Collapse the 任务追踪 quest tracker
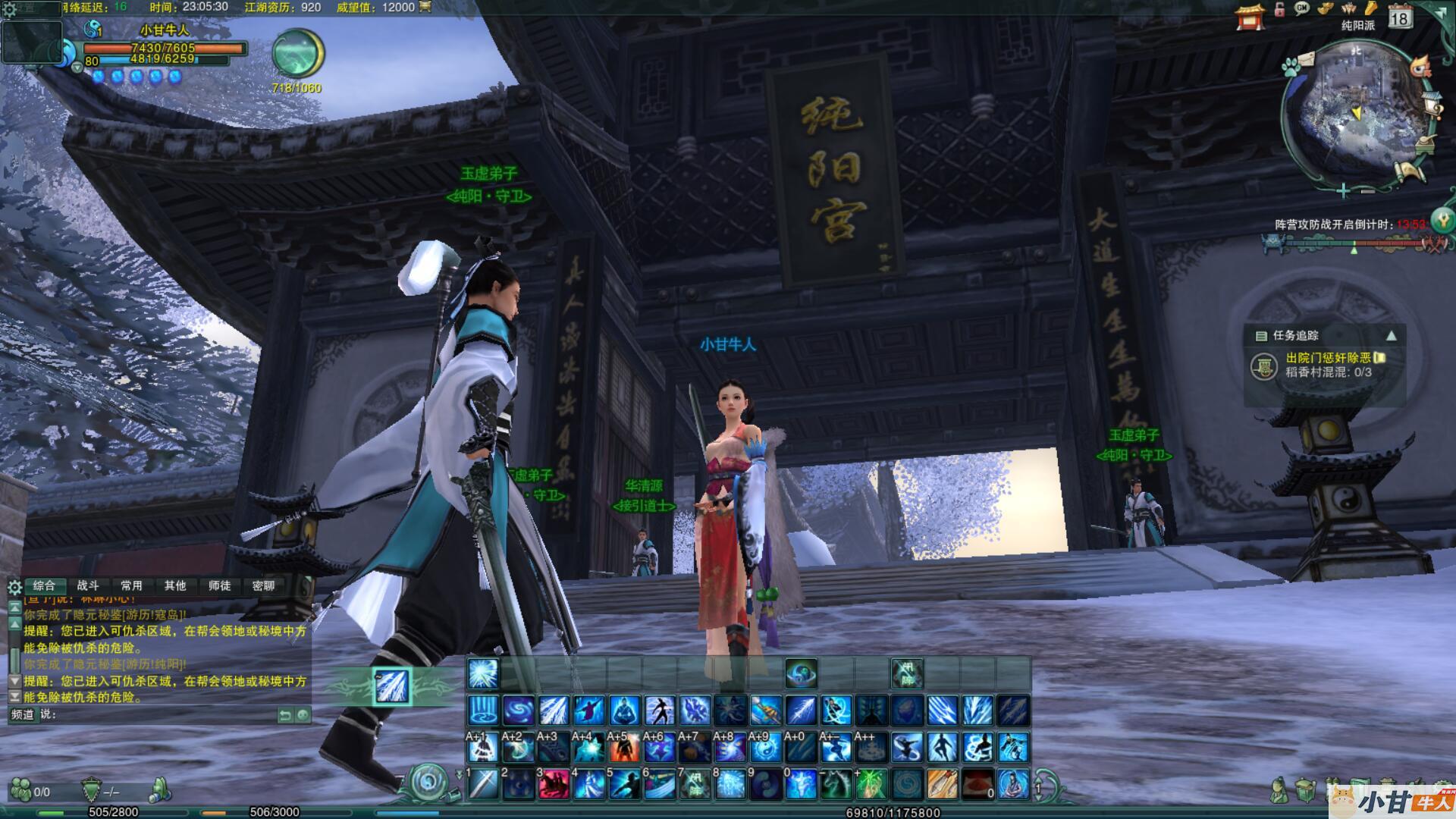The width and height of the screenshot is (1456, 819). (1392, 335)
